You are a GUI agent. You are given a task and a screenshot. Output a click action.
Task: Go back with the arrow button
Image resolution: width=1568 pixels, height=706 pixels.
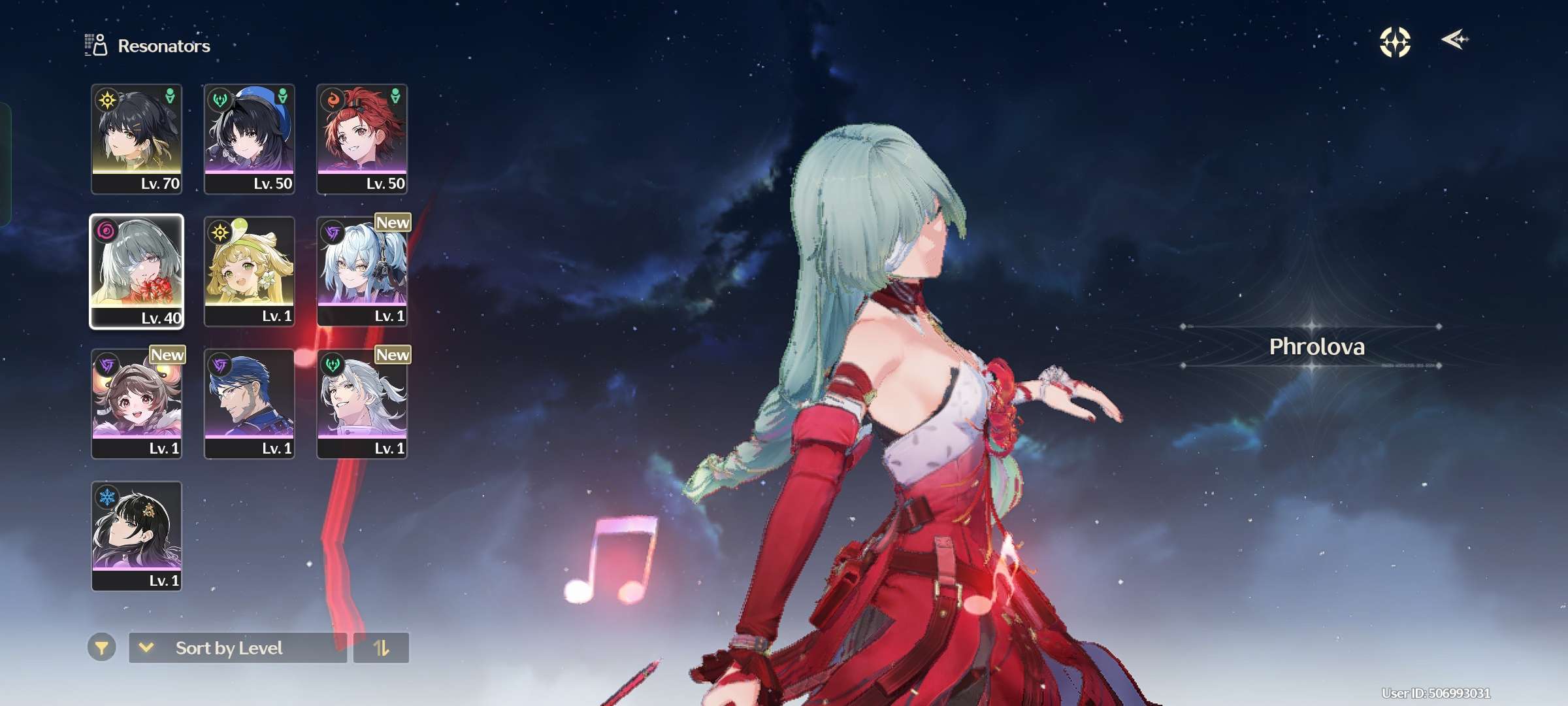pos(1454,40)
